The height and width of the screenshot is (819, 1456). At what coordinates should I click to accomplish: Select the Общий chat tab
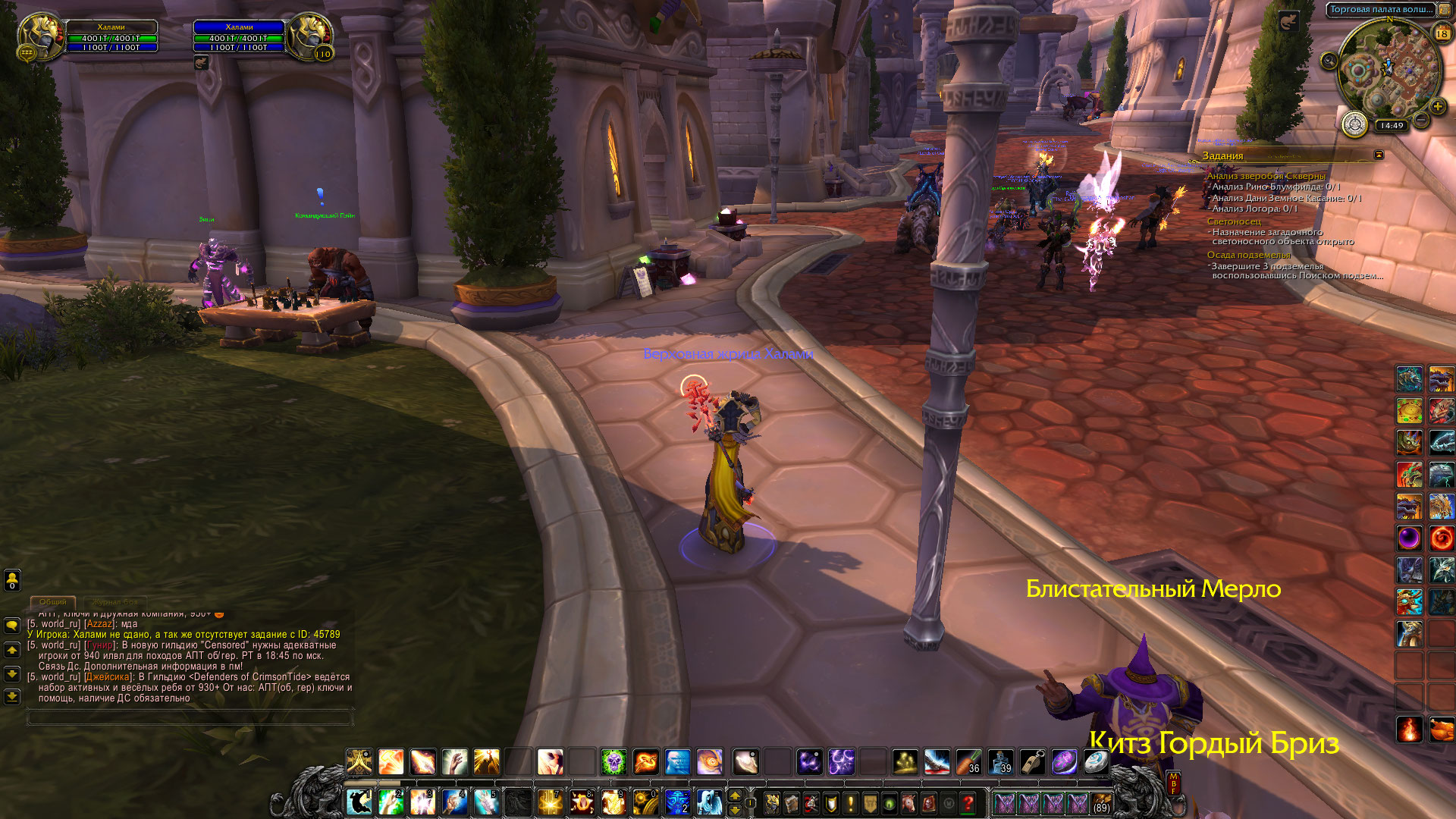(x=53, y=602)
